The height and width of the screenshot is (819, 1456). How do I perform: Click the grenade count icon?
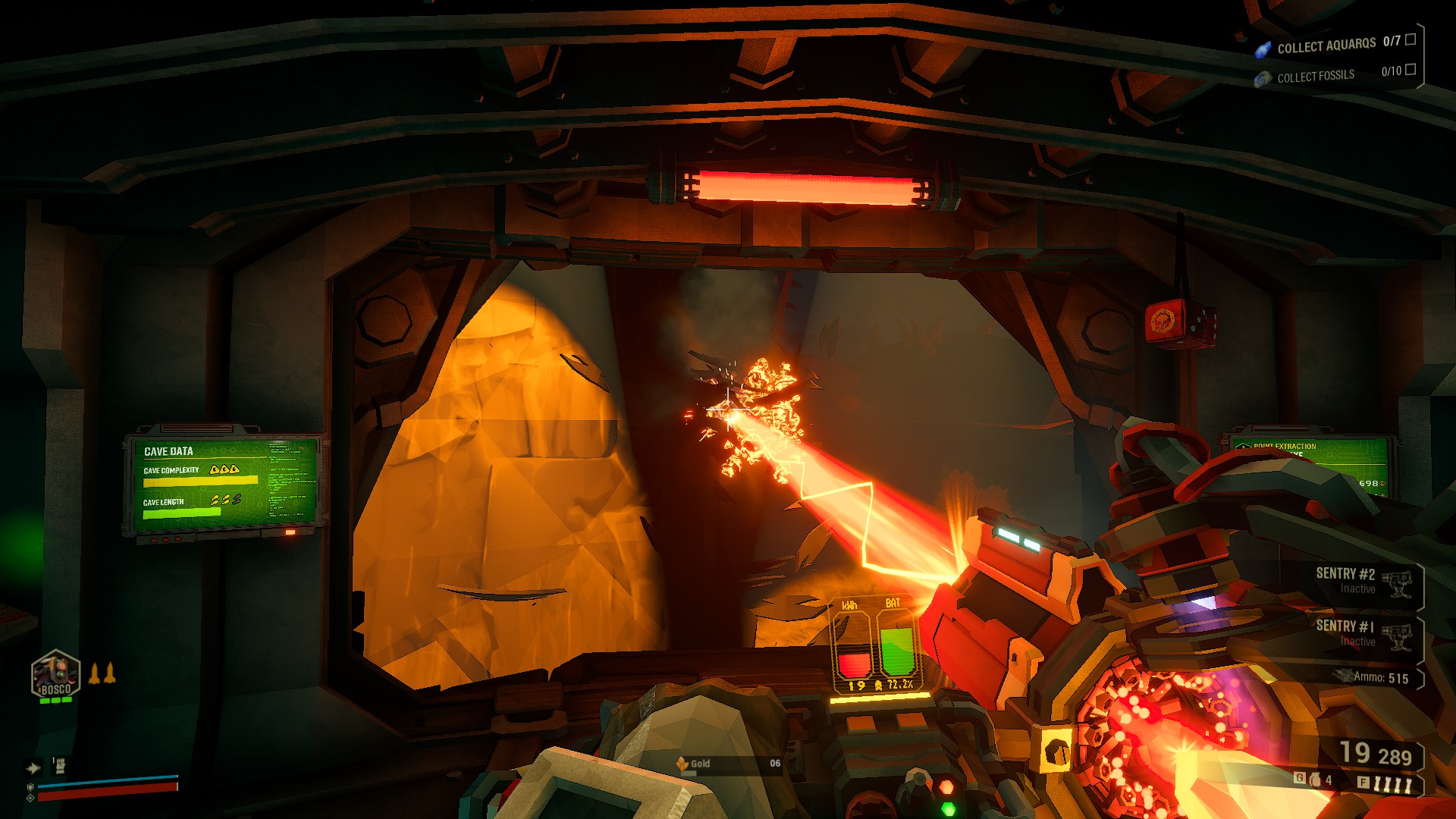click(1316, 780)
